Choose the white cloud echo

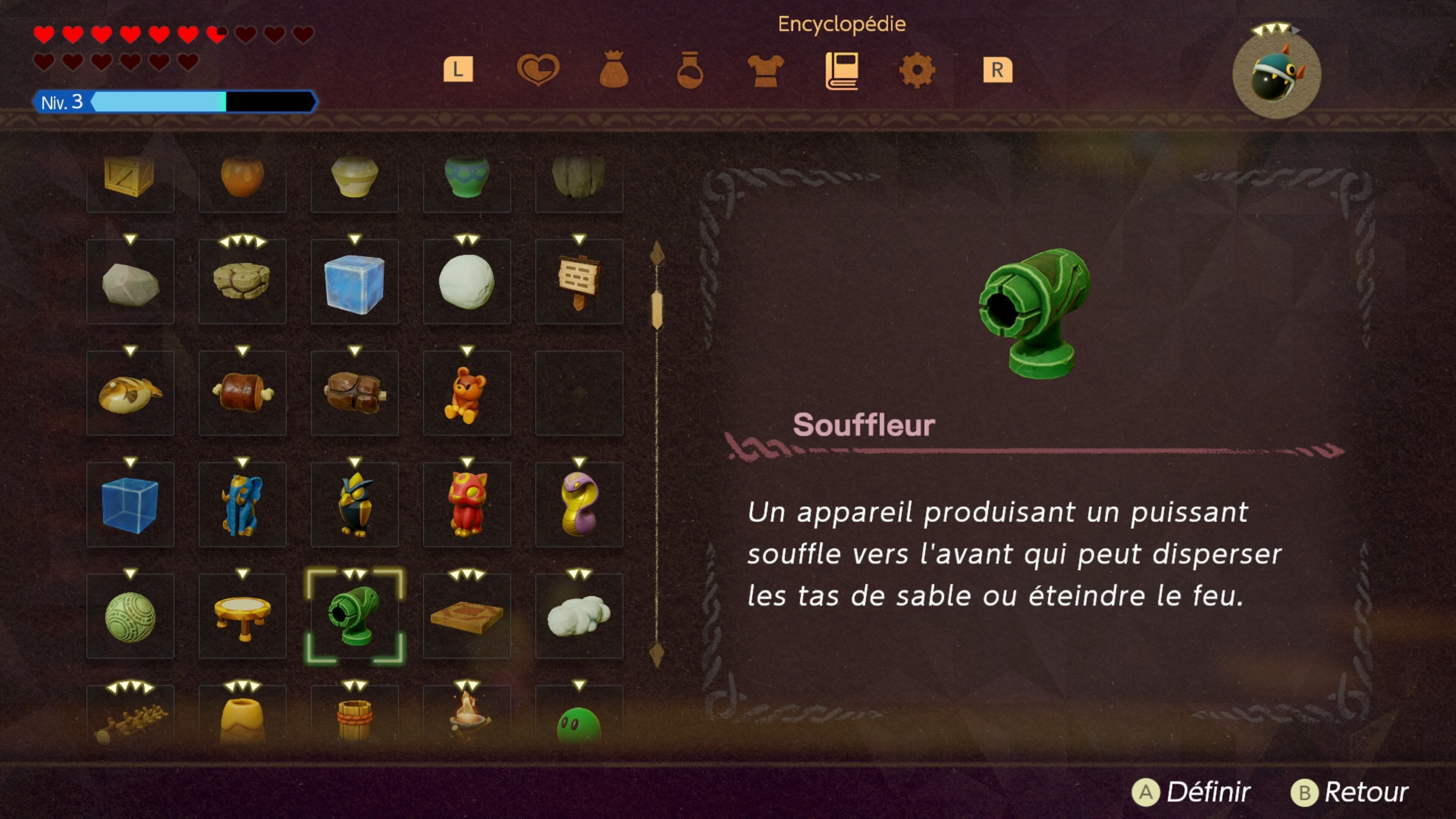point(579,615)
